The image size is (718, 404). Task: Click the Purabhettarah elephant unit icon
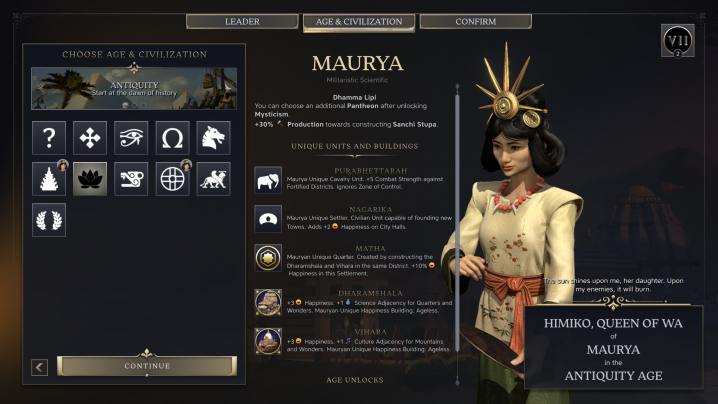(x=267, y=181)
